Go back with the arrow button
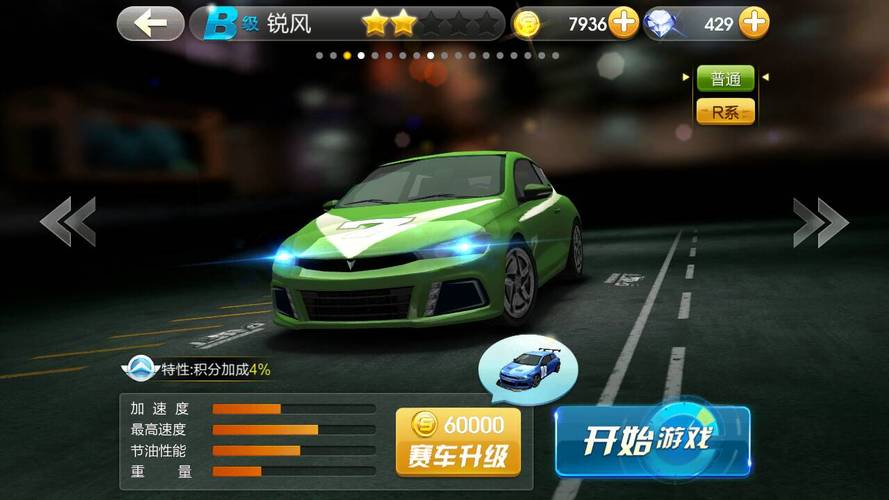Screen dimensions: 889x500 pos(150,23)
